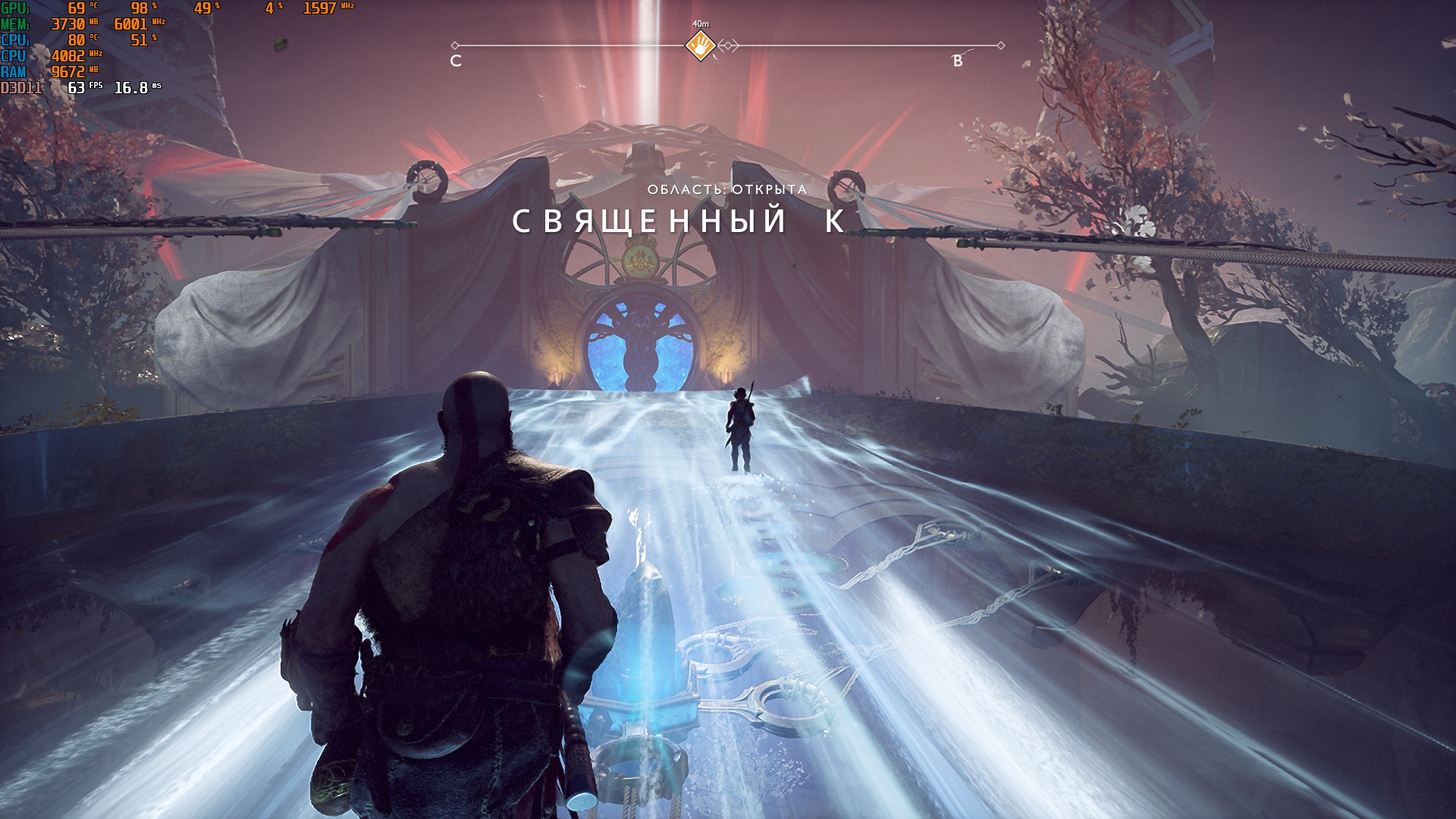Click the orange handprint objective marker on the compass
Image resolution: width=1456 pixels, height=819 pixels.
pos(700,45)
